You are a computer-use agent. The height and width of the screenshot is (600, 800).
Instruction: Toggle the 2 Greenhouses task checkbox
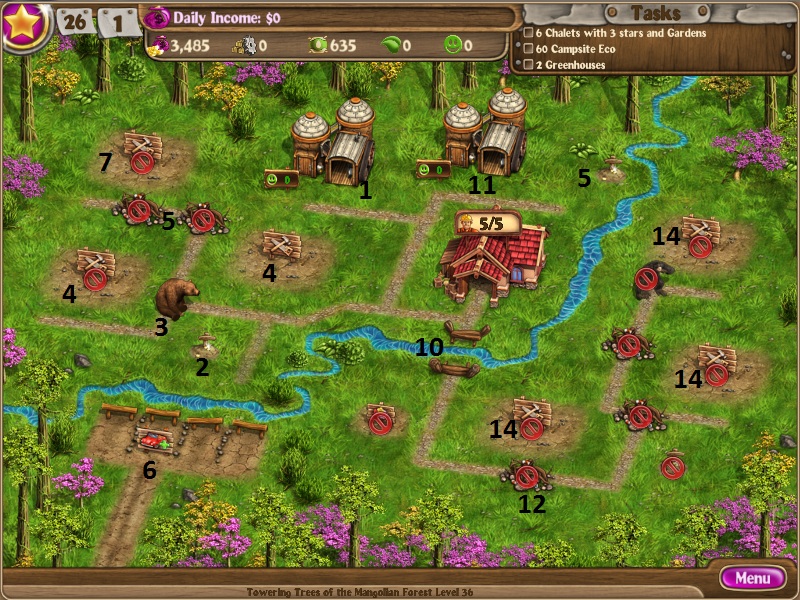(x=528, y=65)
